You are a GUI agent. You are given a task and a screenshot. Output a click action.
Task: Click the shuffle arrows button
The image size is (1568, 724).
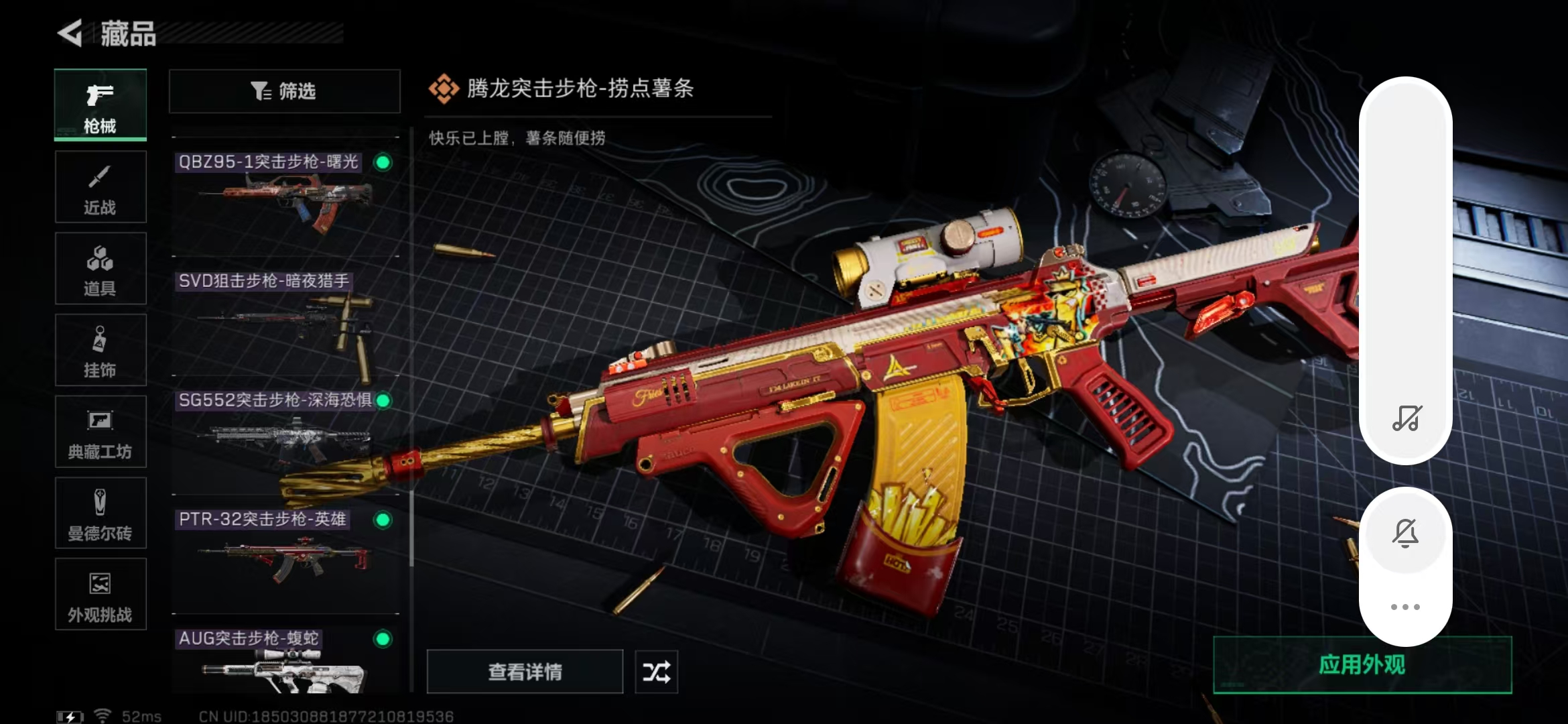[656, 672]
